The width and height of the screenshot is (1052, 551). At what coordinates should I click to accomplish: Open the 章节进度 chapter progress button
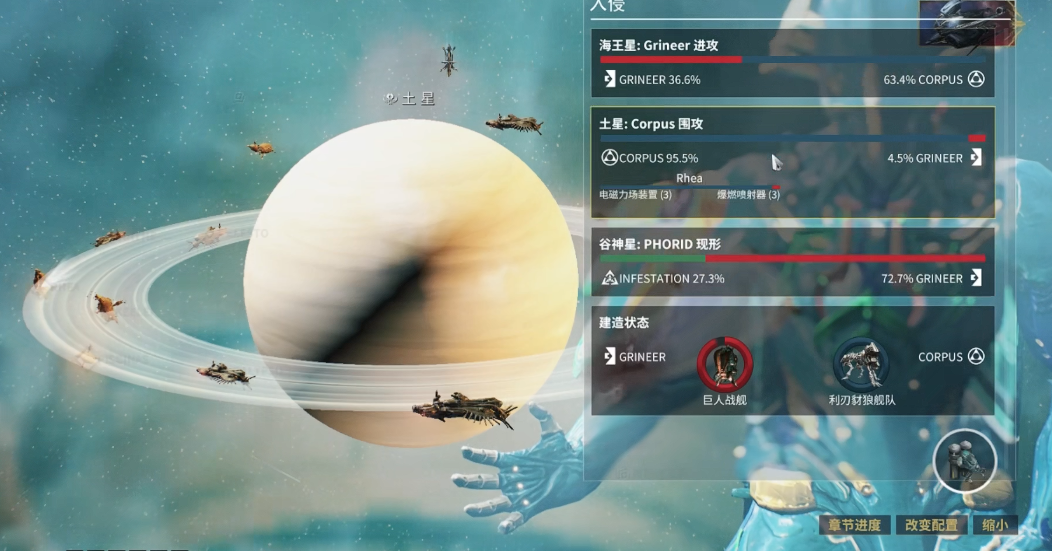[x=854, y=525]
